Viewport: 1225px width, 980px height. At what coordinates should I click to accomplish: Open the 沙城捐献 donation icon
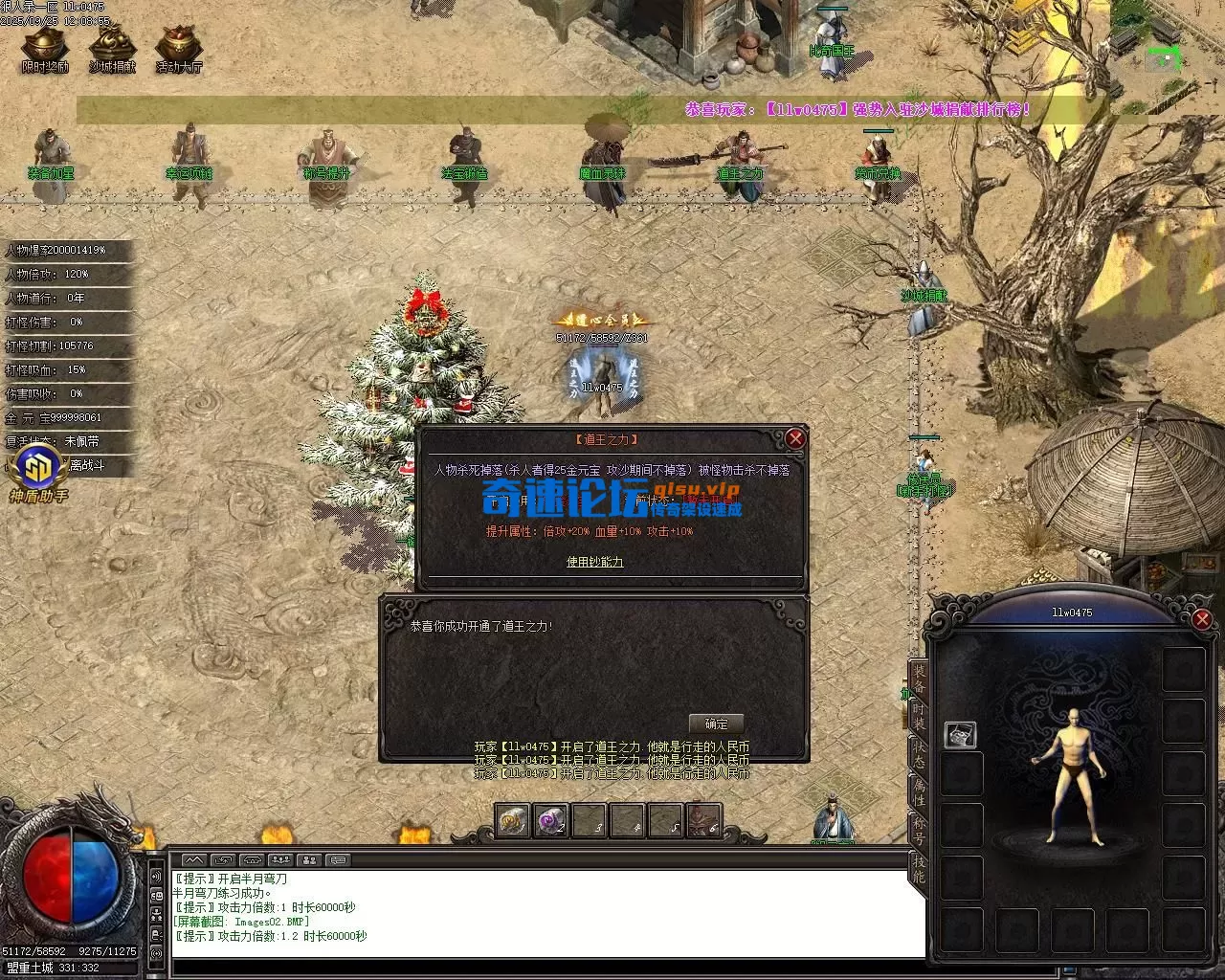[x=112, y=47]
